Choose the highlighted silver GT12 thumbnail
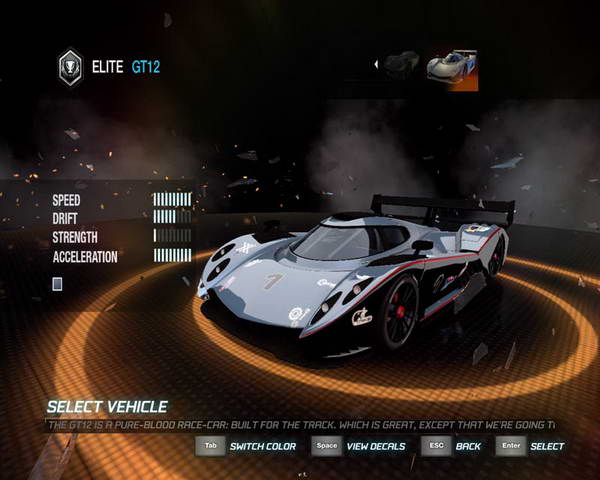This screenshot has width=600, height=480. (452, 66)
